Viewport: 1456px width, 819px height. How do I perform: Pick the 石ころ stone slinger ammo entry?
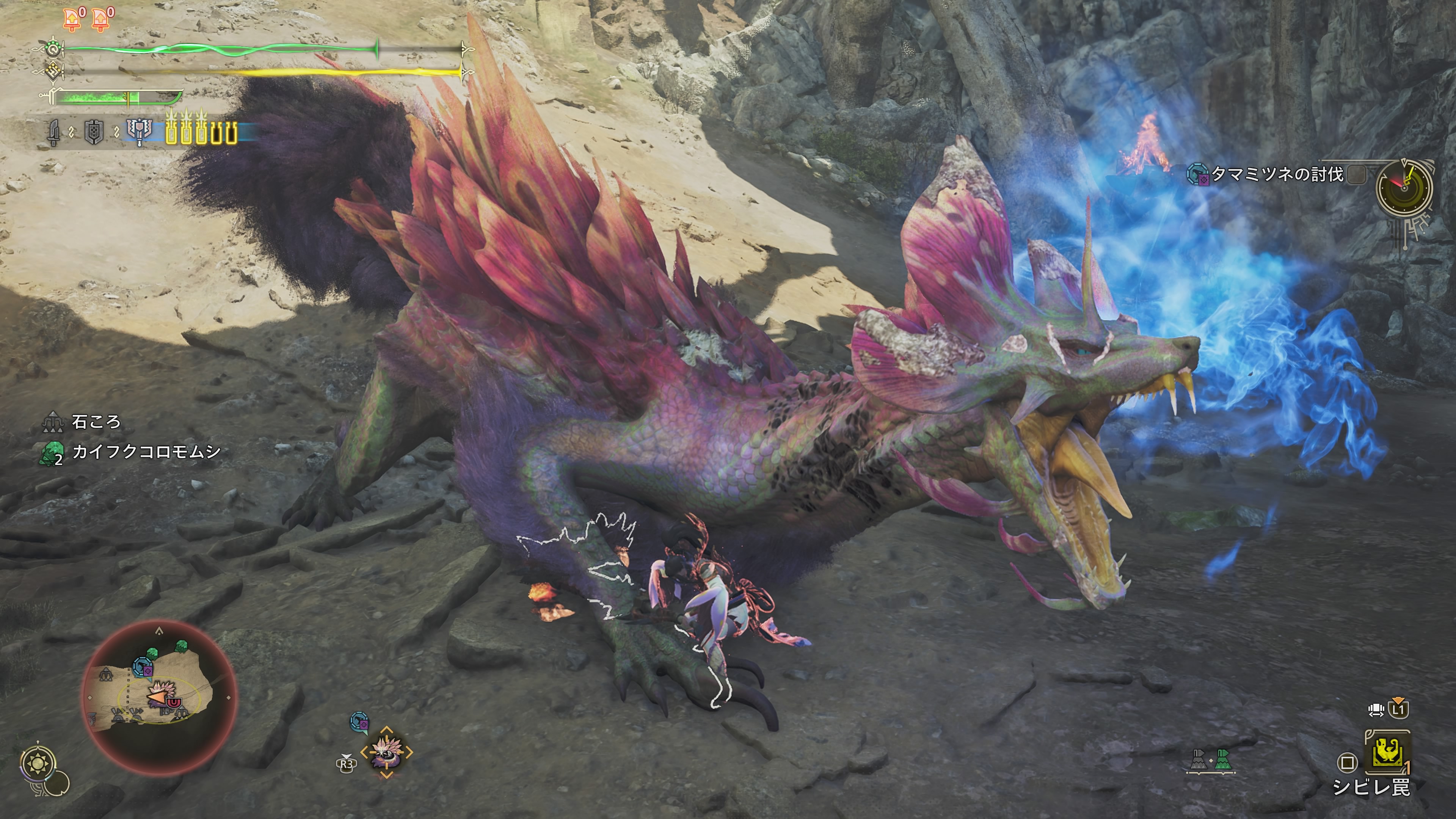(96, 422)
